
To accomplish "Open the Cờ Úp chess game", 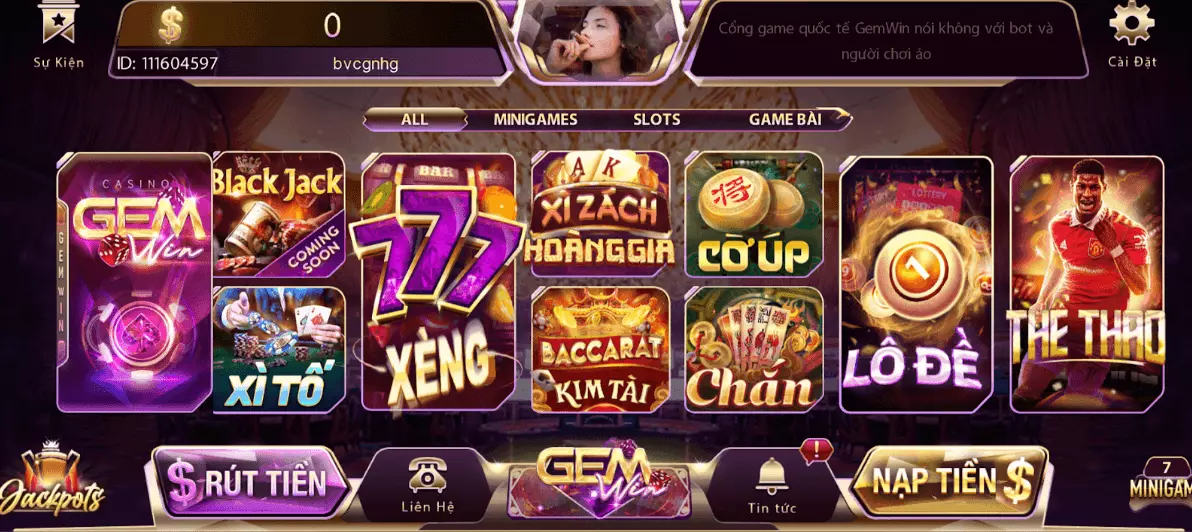I will (753, 213).
